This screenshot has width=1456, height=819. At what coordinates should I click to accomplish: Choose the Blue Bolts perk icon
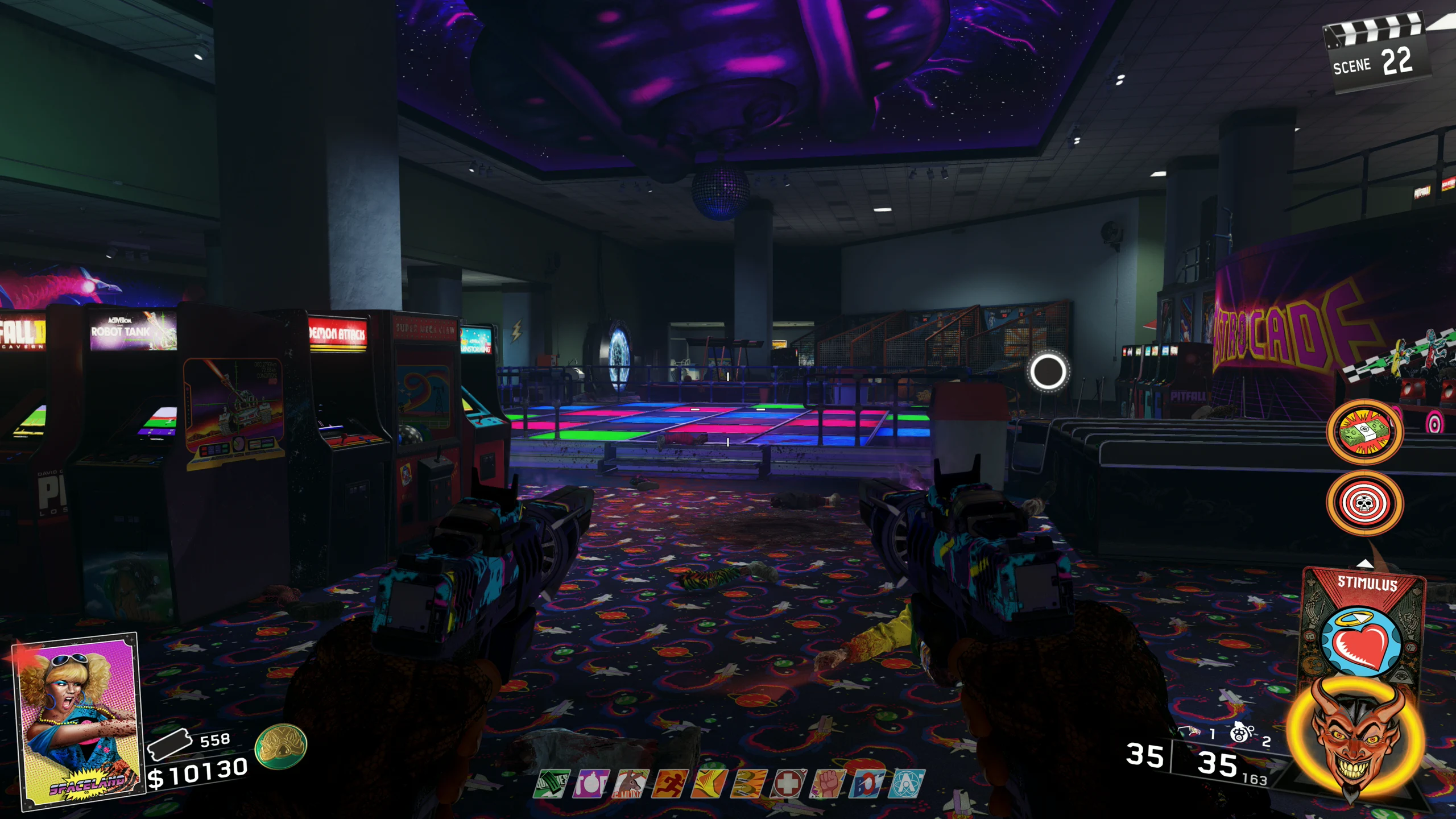(867, 784)
